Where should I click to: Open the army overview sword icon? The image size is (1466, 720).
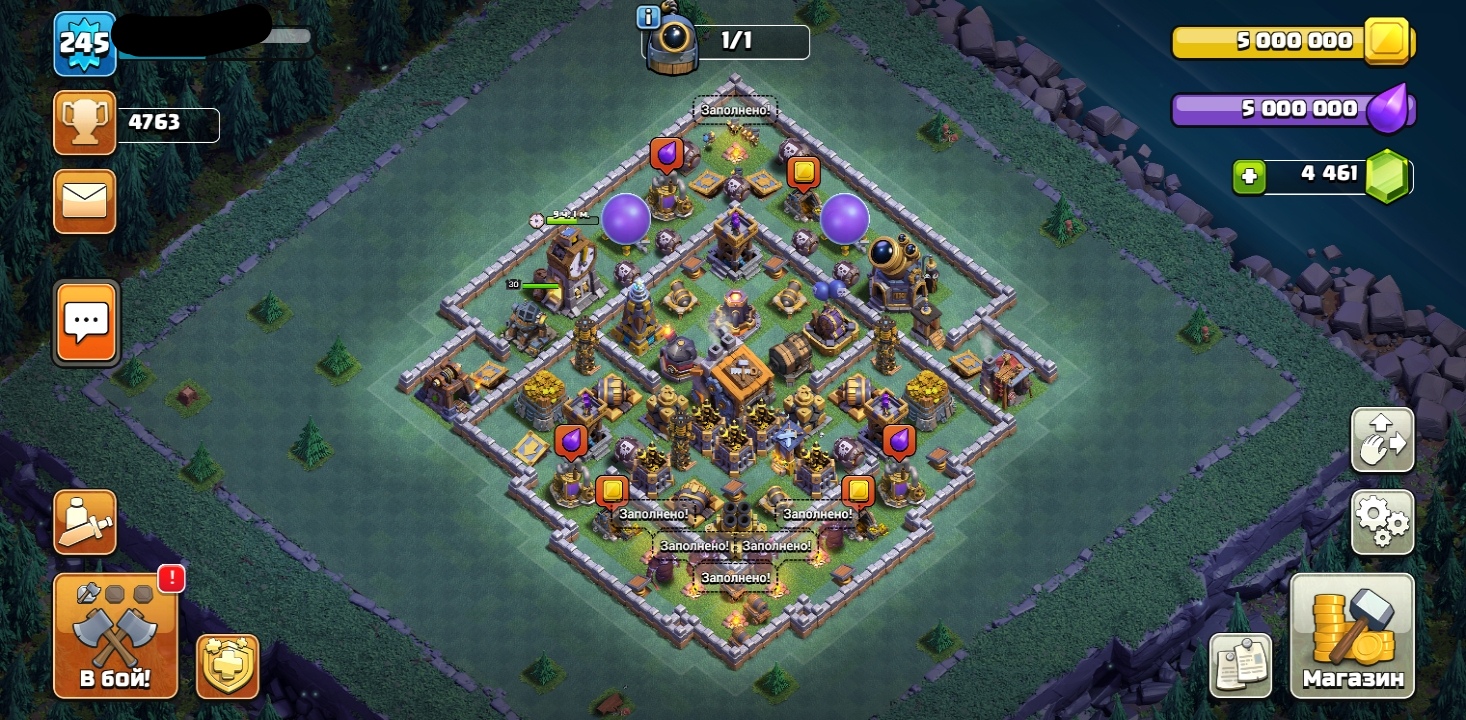coord(85,521)
